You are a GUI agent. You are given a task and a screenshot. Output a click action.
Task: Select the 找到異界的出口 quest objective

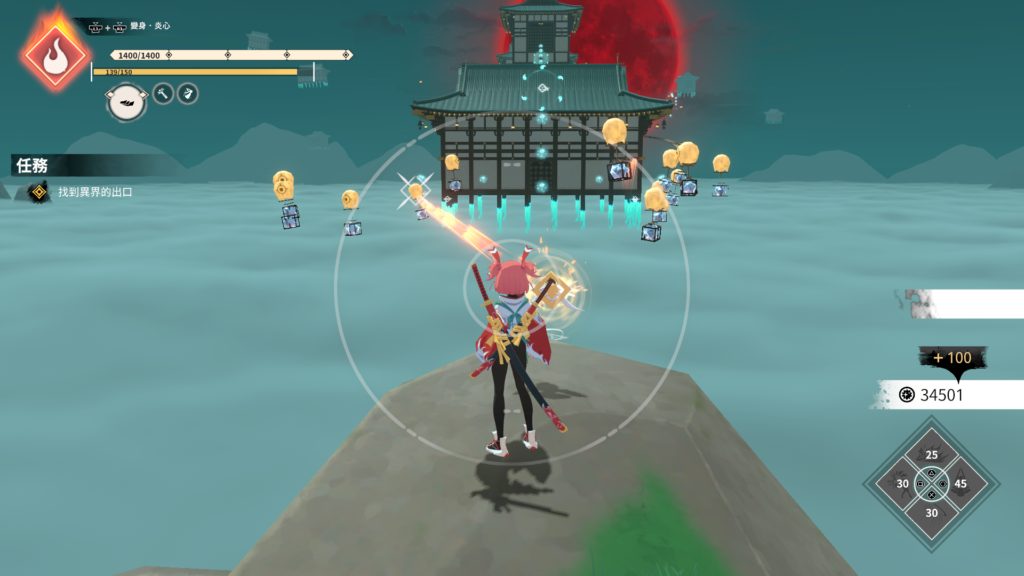point(94,192)
